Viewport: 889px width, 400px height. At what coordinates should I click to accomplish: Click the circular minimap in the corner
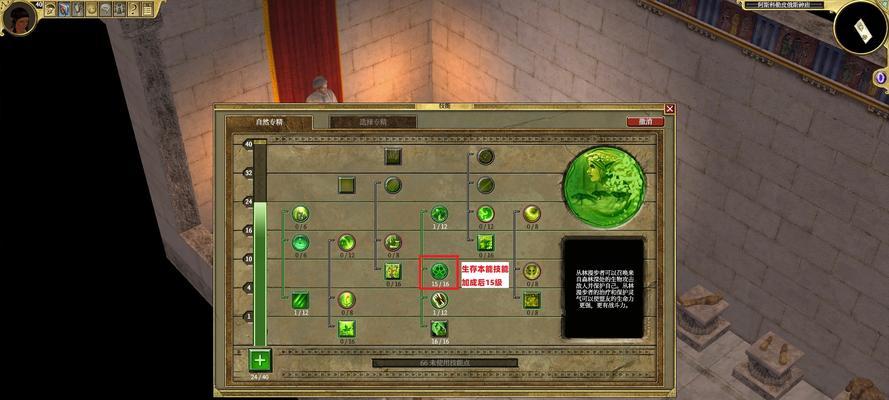[860, 28]
